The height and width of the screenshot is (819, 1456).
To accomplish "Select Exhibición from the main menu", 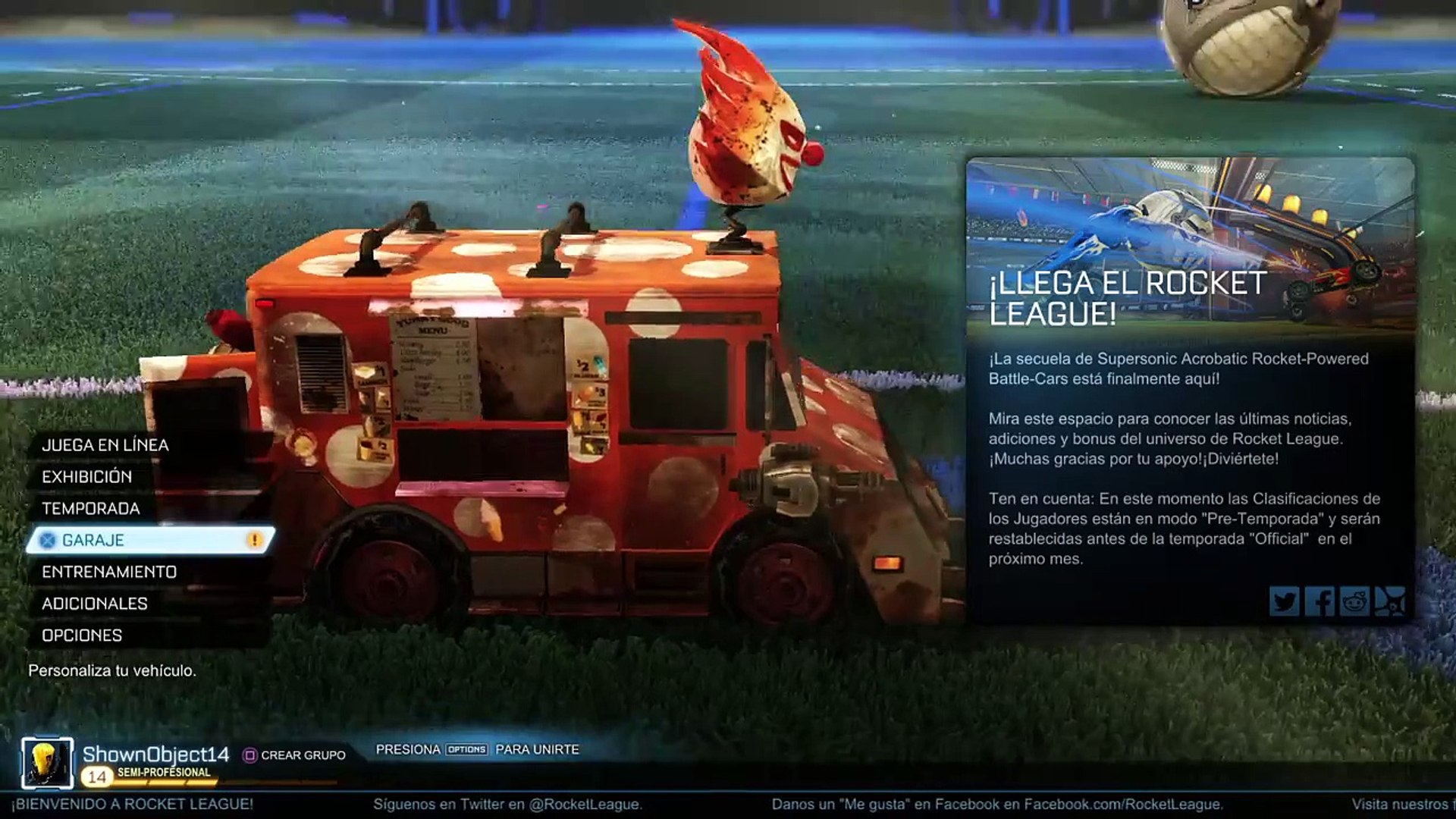I will click(x=87, y=477).
